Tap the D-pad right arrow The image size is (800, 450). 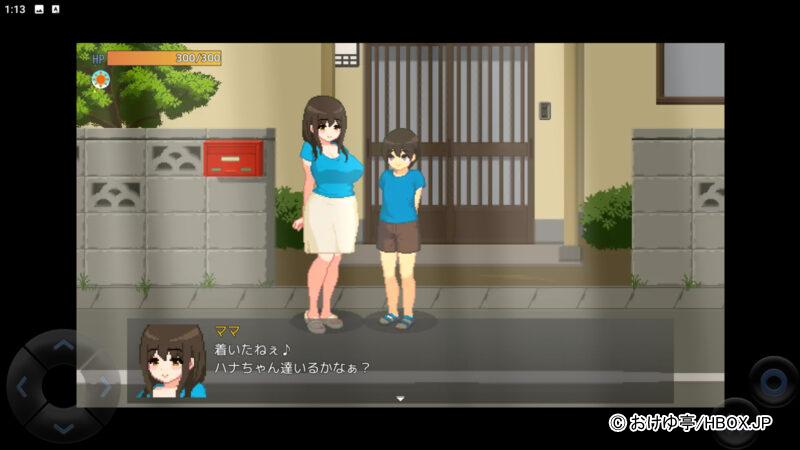103,386
